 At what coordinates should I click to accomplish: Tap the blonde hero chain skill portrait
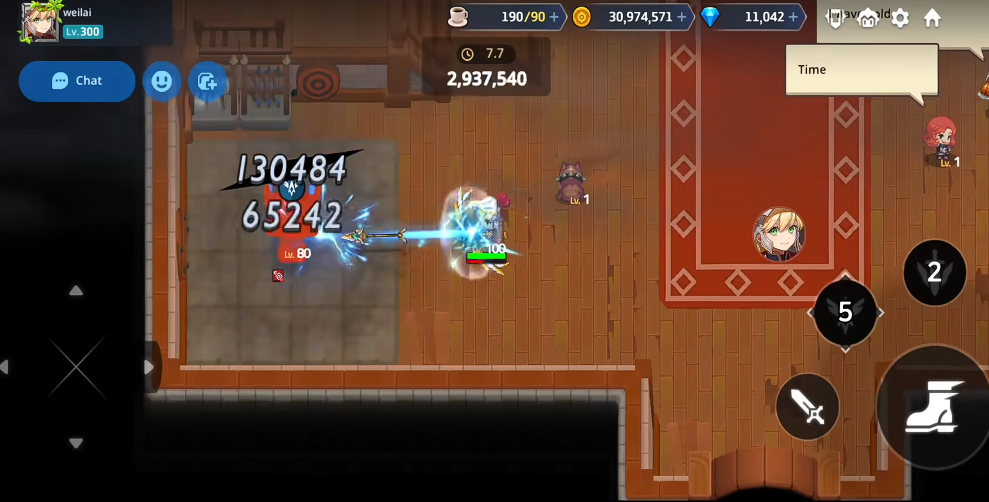(x=779, y=235)
